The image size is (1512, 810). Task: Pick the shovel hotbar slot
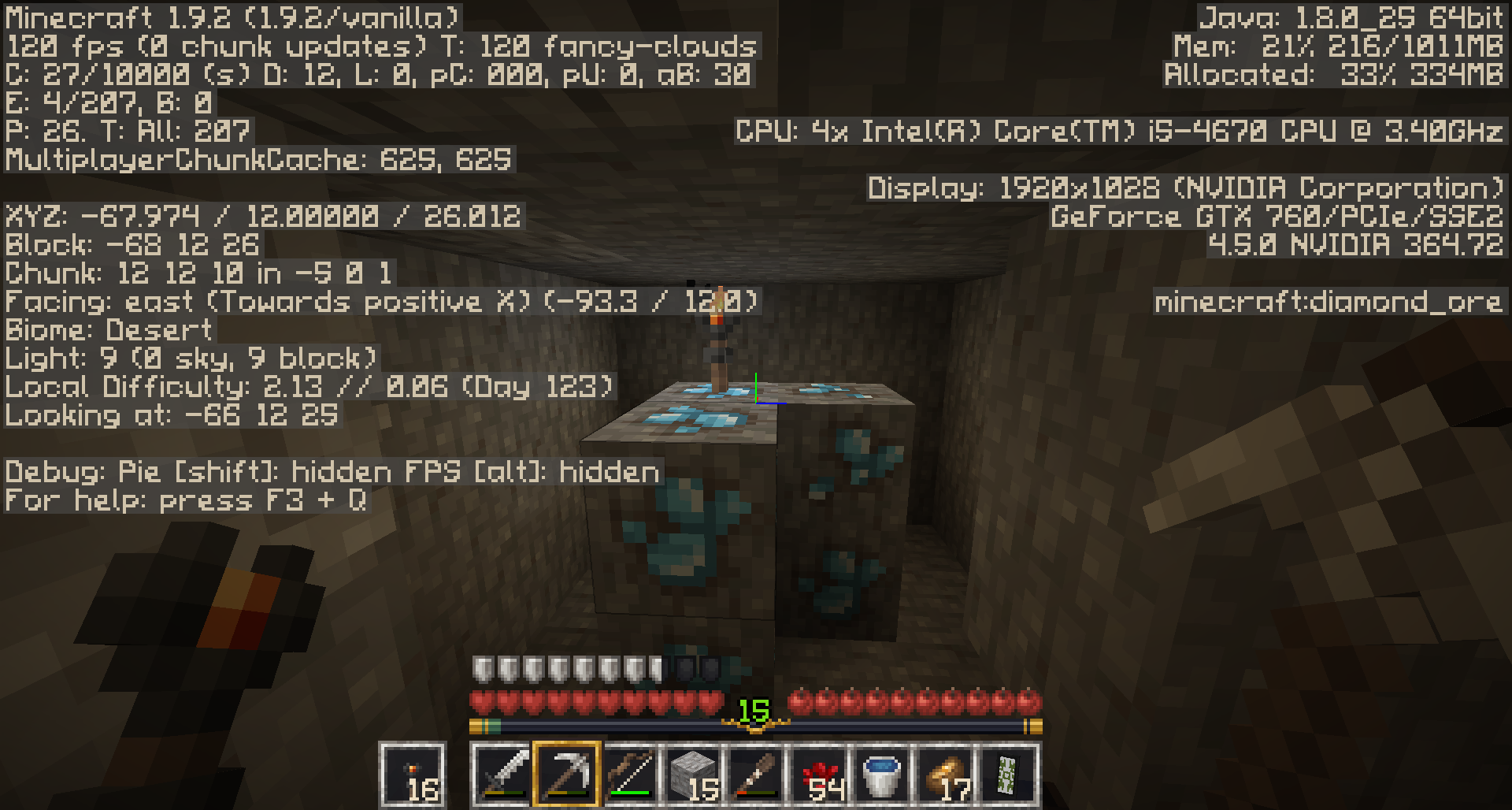756,774
